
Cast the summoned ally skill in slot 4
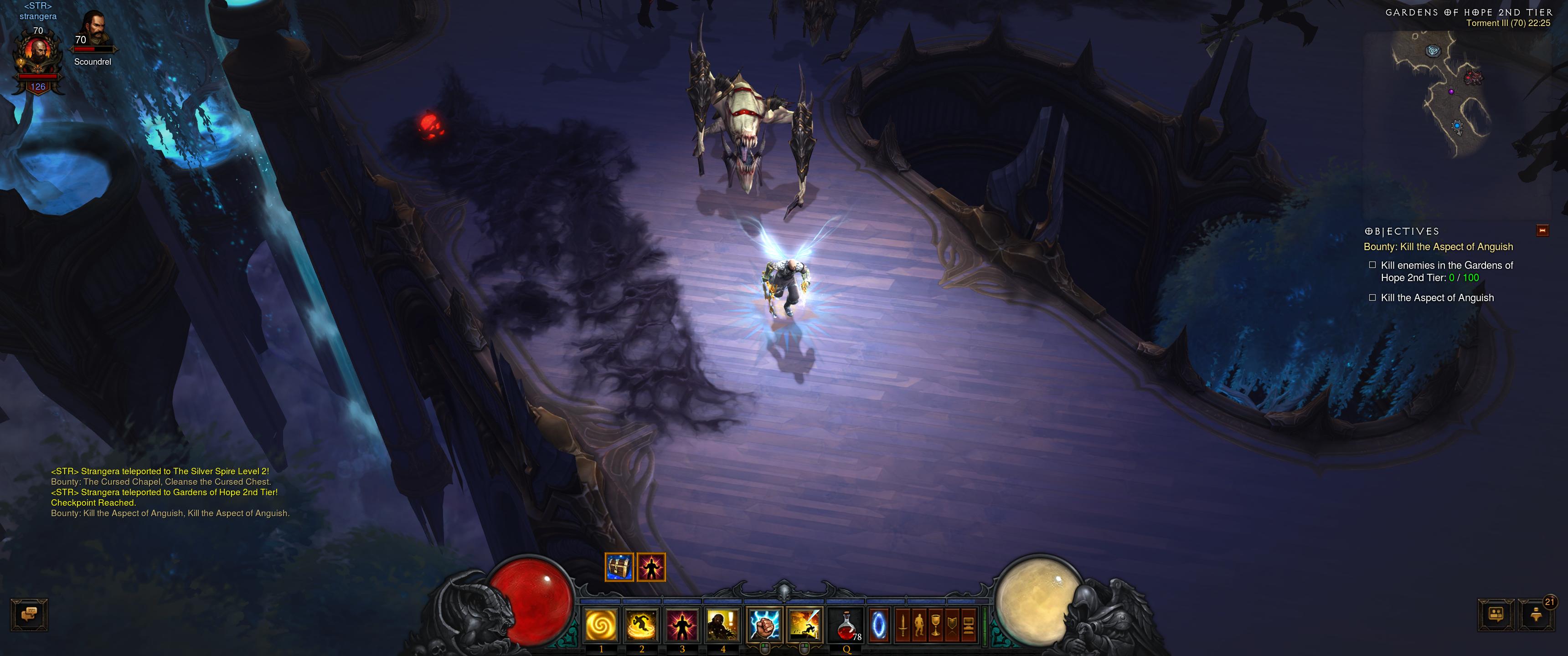[x=722, y=625]
